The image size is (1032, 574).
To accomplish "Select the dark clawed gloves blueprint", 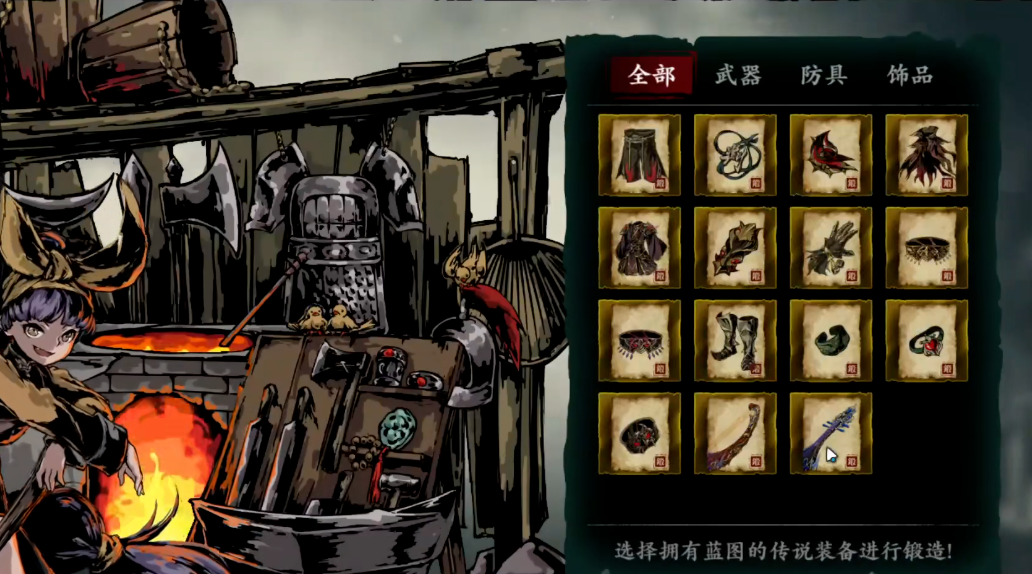I will pos(831,248).
